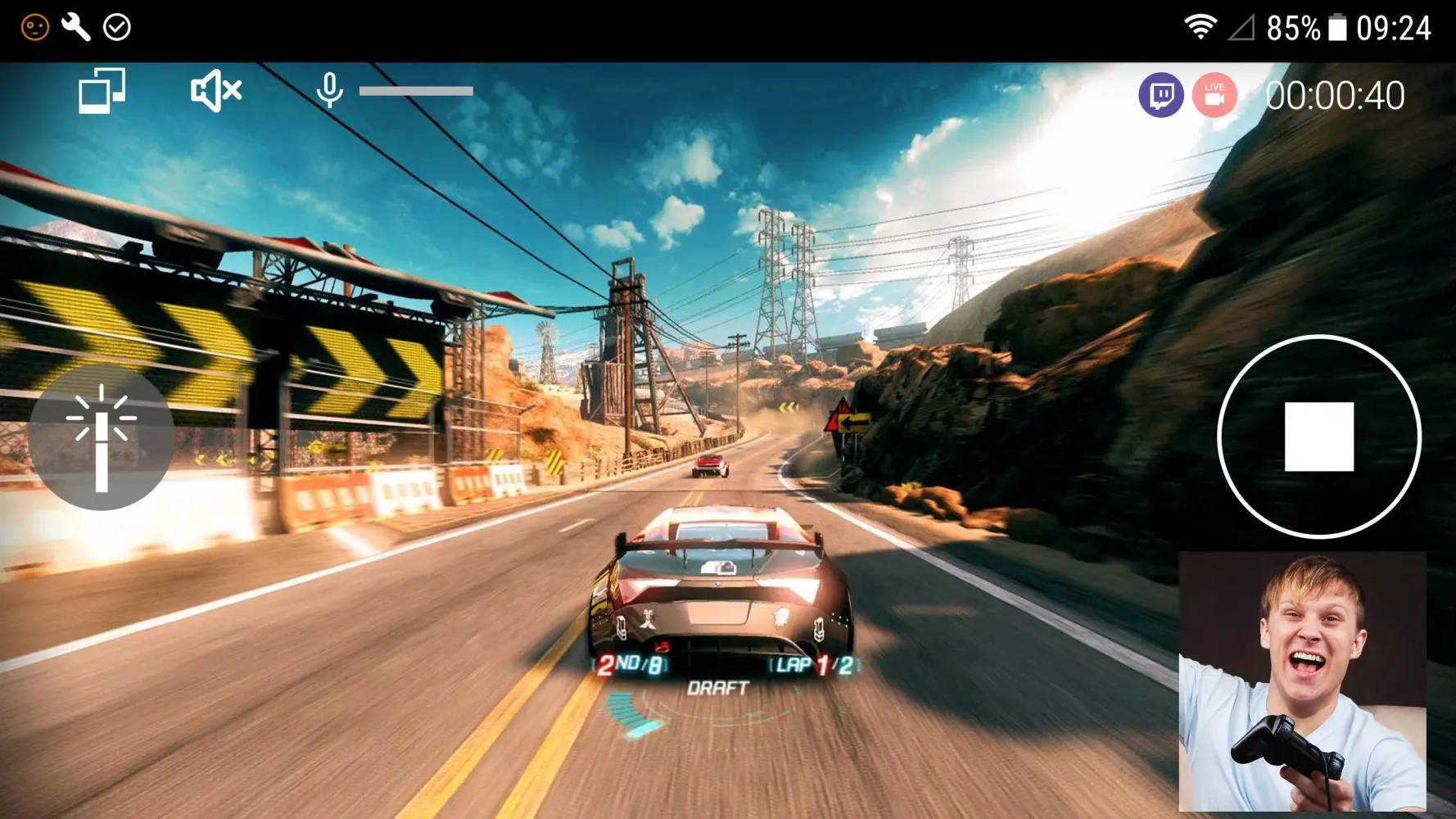Tap the red LIVE camera button

(1214, 96)
